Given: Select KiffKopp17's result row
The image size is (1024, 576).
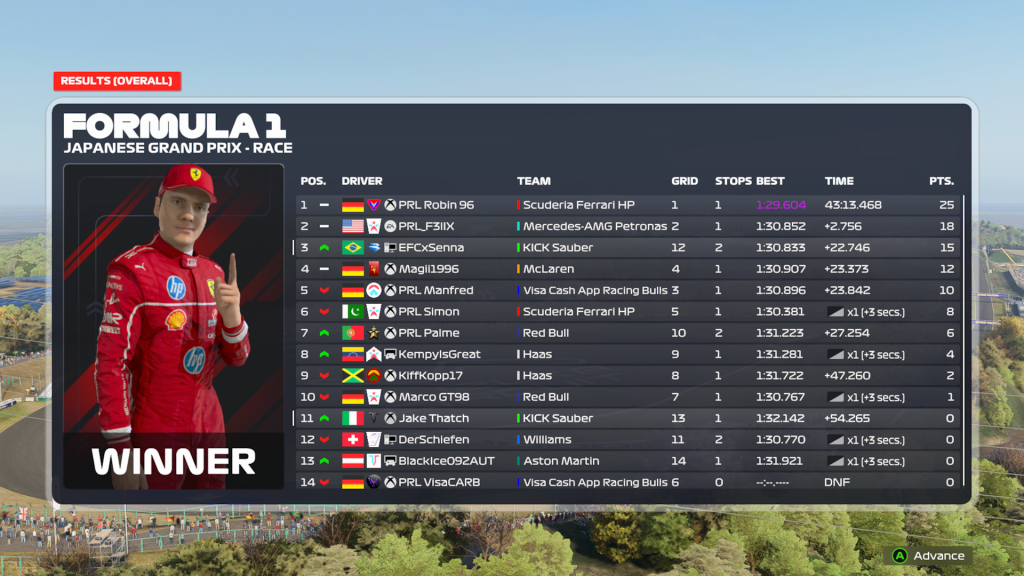Looking at the screenshot, I should [630, 376].
